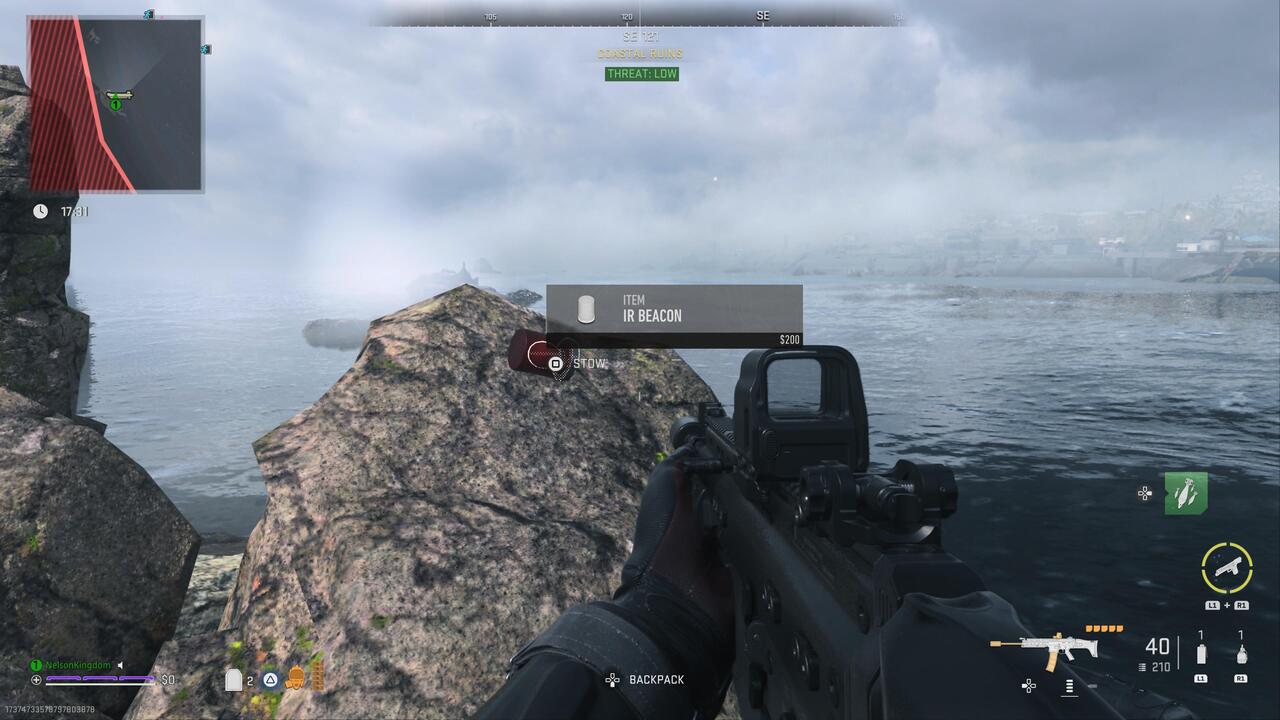Toggle the PlayStation triangle item prompt
1280x720 pixels.
tap(269, 679)
